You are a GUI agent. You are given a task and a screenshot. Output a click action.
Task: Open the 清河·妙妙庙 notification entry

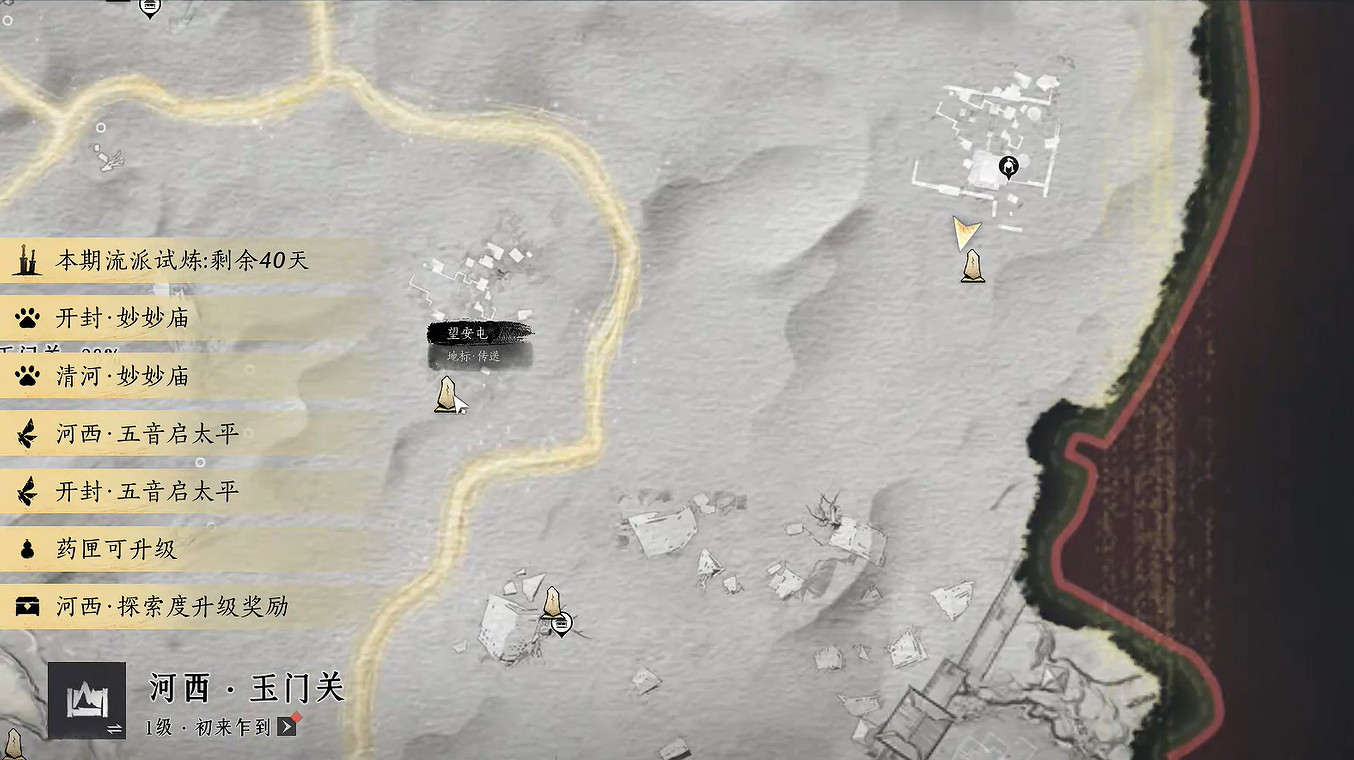(120, 377)
